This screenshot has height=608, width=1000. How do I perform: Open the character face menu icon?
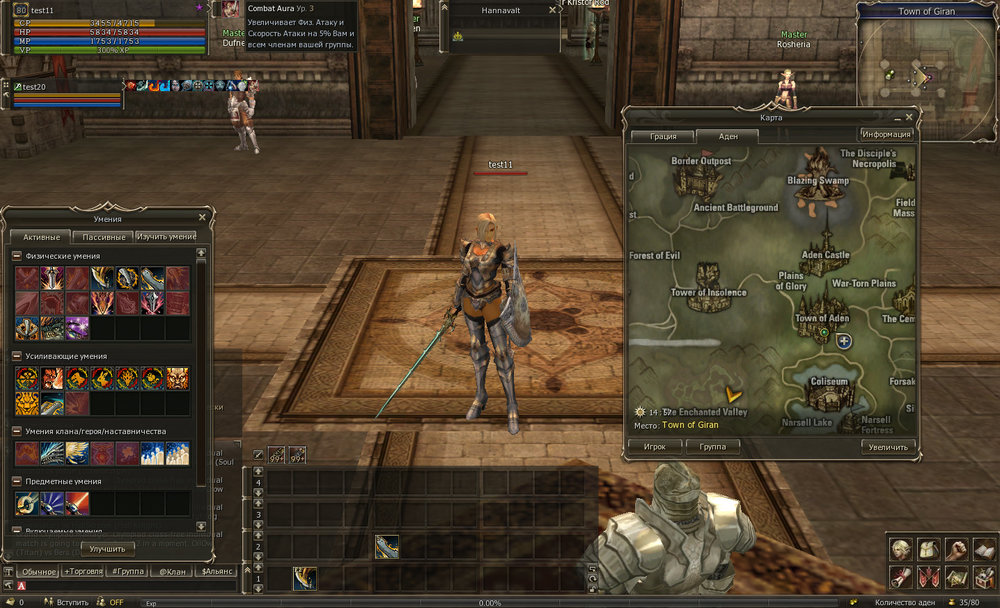click(900, 548)
